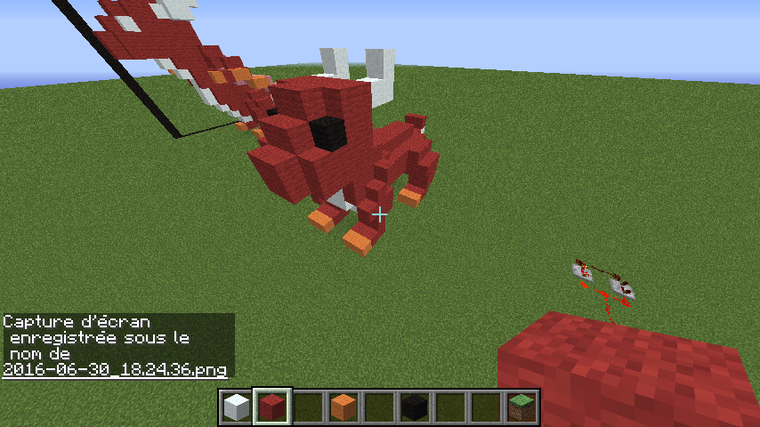Pick the black wool hotbar slot

point(415,407)
